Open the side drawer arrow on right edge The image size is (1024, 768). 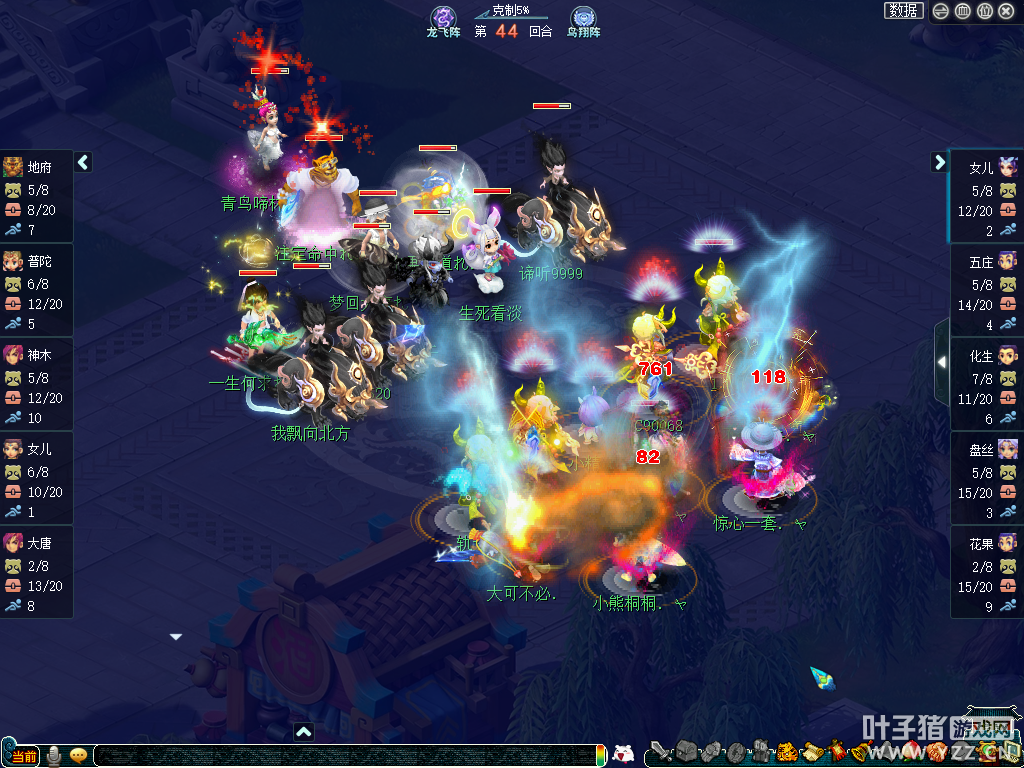pyautogui.click(x=941, y=362)
